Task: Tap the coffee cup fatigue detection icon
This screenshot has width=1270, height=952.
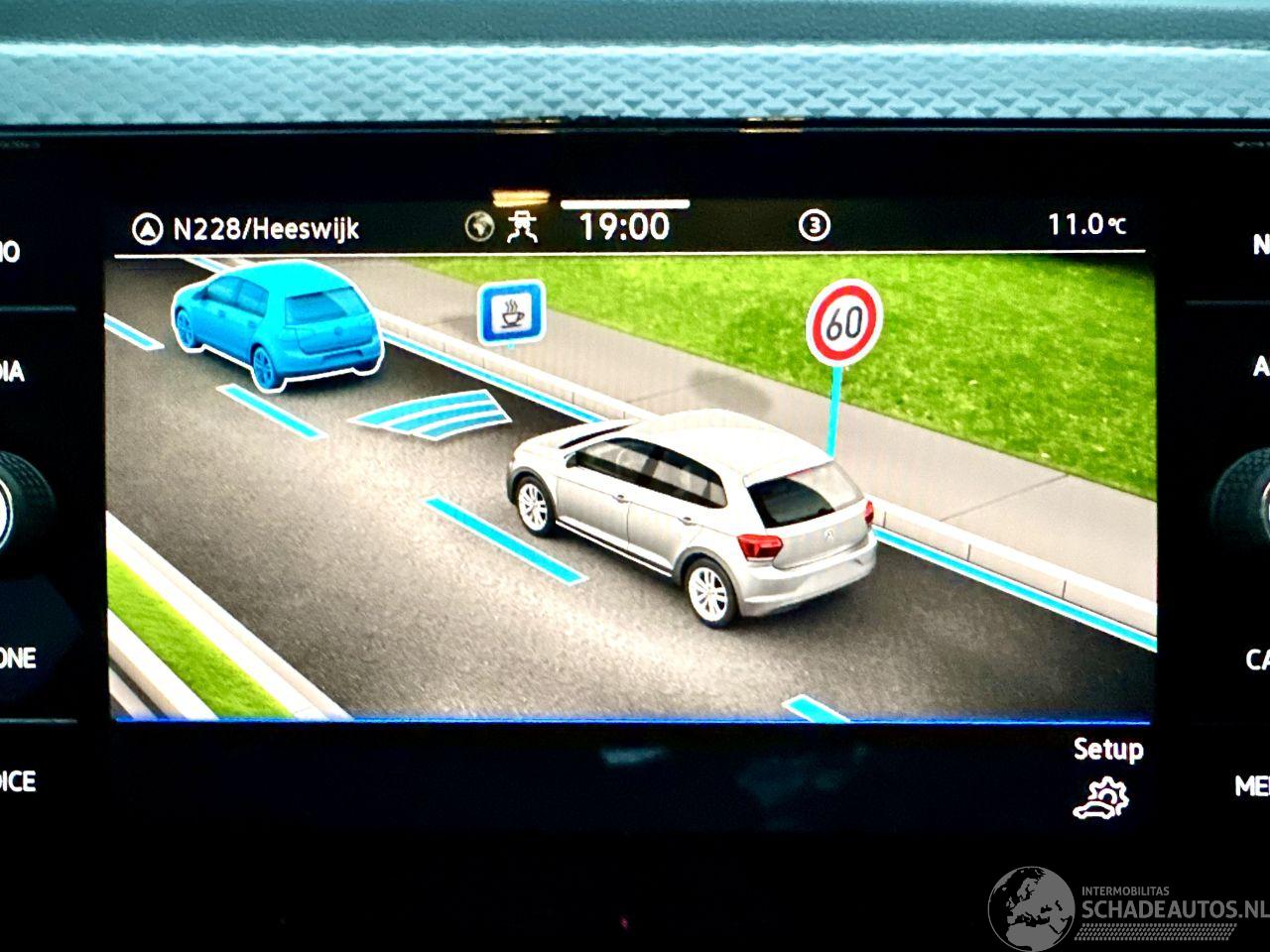Action: tap(511, 313)
